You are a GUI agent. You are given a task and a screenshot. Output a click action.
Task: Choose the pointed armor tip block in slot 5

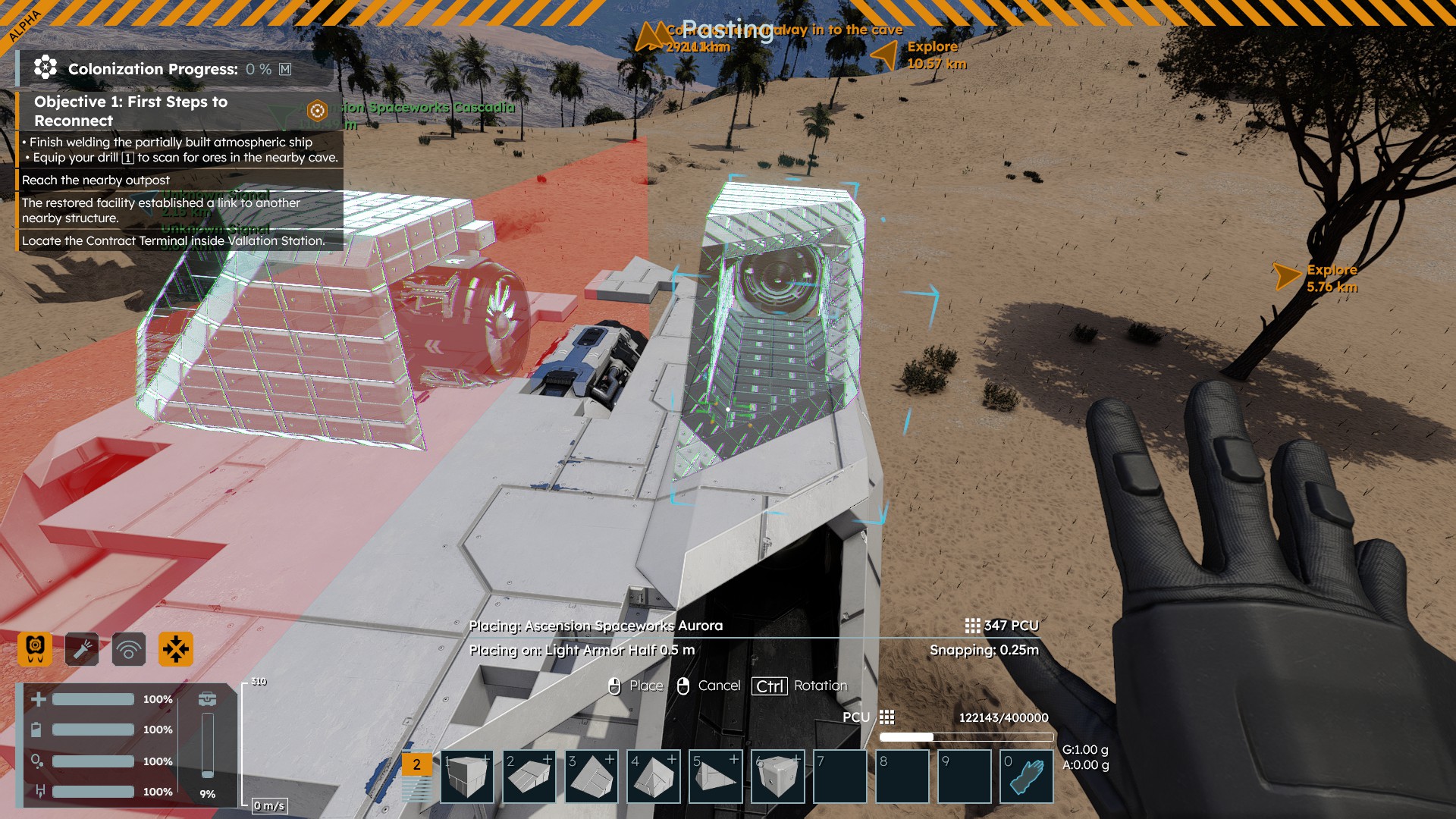click(x=716, y=777)
